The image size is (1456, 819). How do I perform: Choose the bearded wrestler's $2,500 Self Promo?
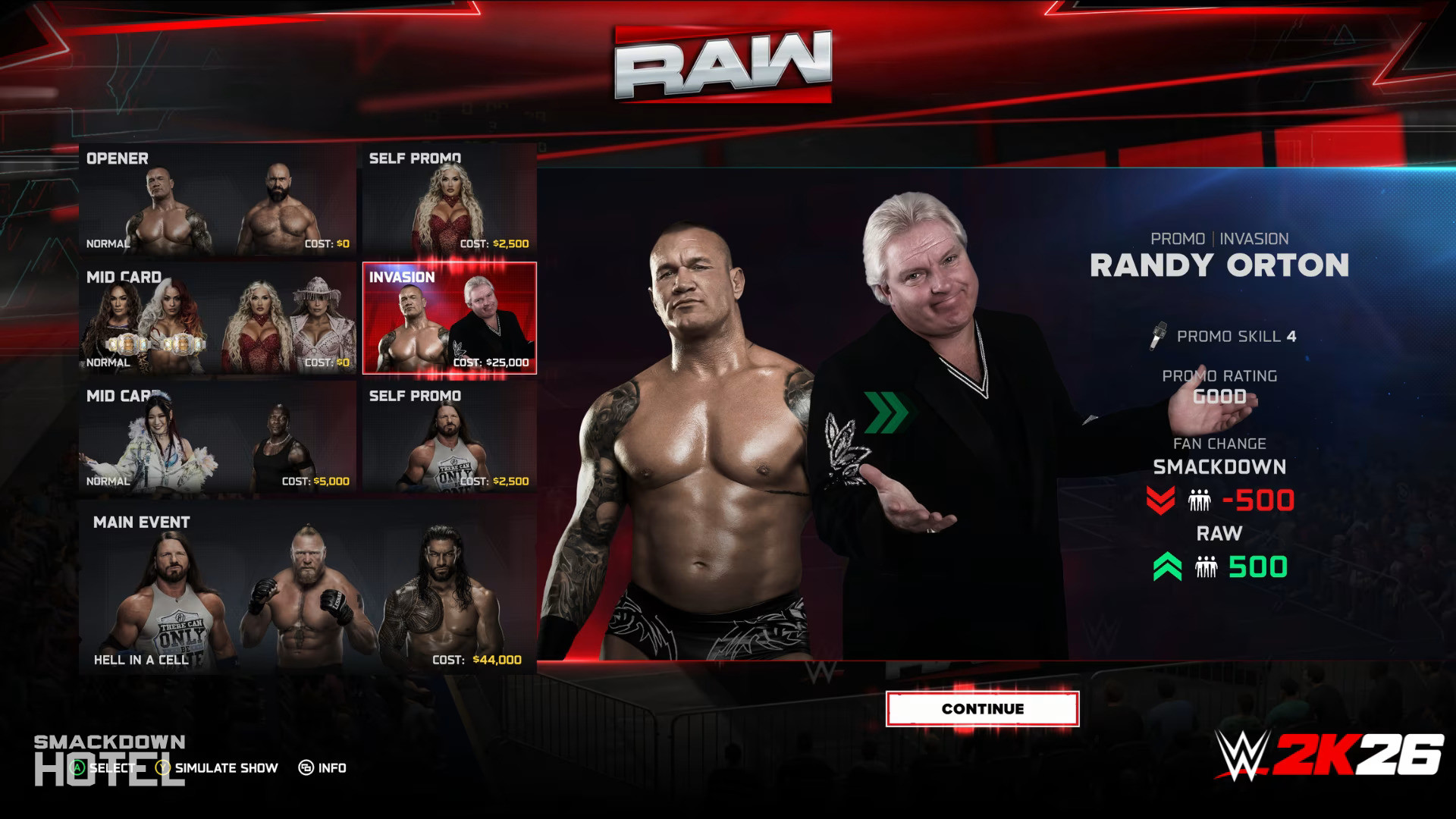click(449, 438)
